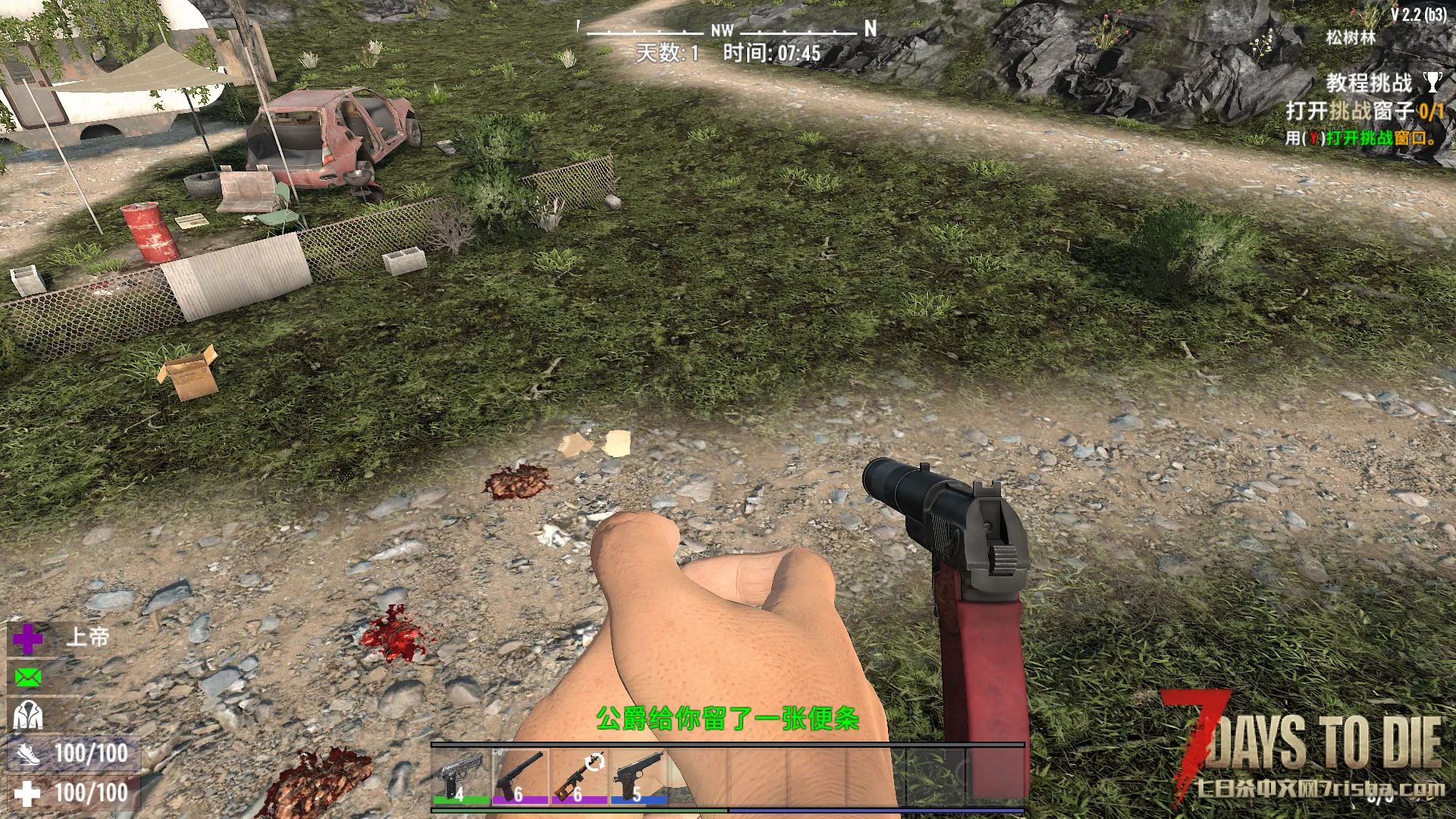Image resolution: width=1456 pixels, height=819 pixels.
Task: Select the brown-grip pistol hotbar slot
Action: [639, 775]
